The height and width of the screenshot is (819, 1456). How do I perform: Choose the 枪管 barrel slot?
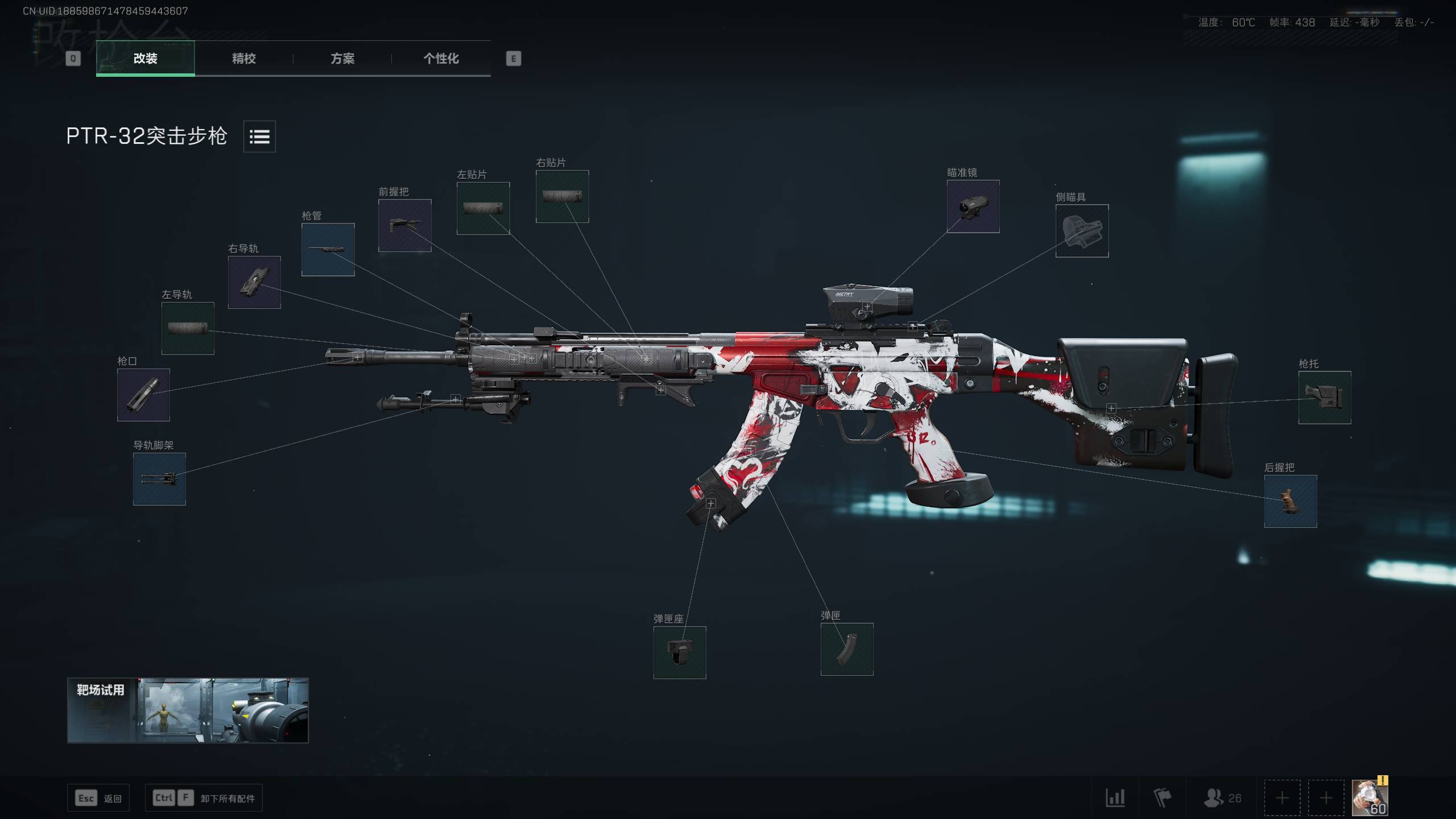(328, 250)
